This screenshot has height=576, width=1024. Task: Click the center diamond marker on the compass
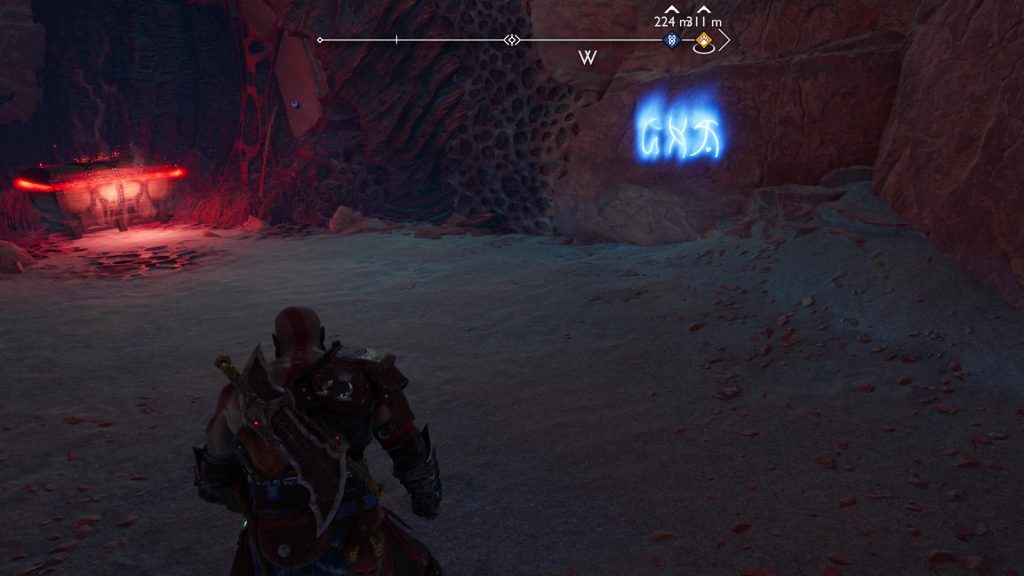512,40
